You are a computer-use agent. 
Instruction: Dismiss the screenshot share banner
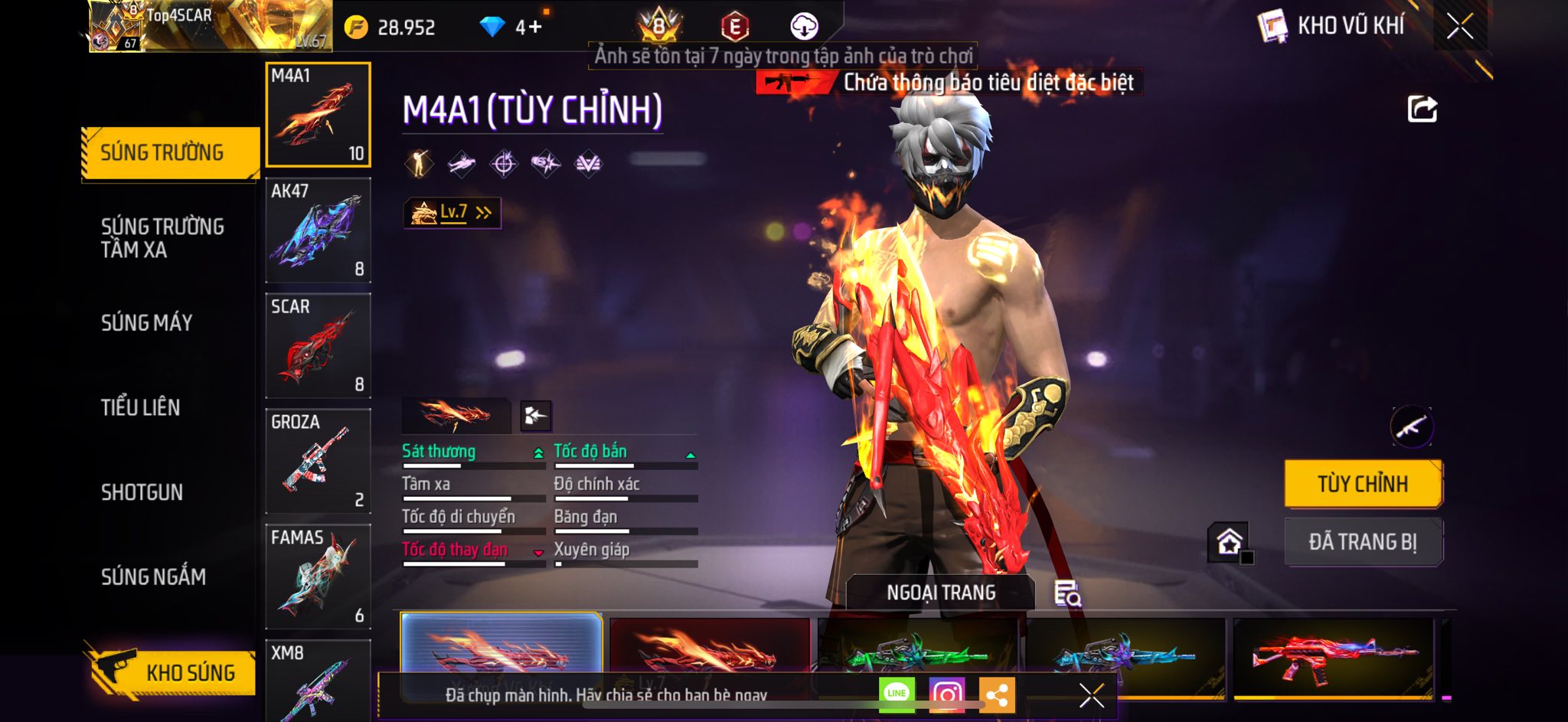(x=1091, y=695)
